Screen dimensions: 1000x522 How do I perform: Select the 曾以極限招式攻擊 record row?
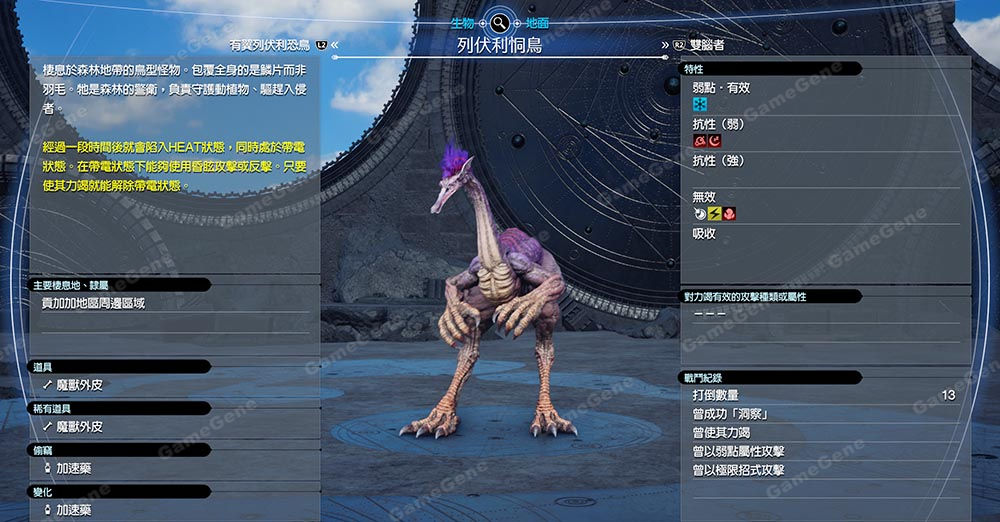pyautogui.click(x=823, y=470)
